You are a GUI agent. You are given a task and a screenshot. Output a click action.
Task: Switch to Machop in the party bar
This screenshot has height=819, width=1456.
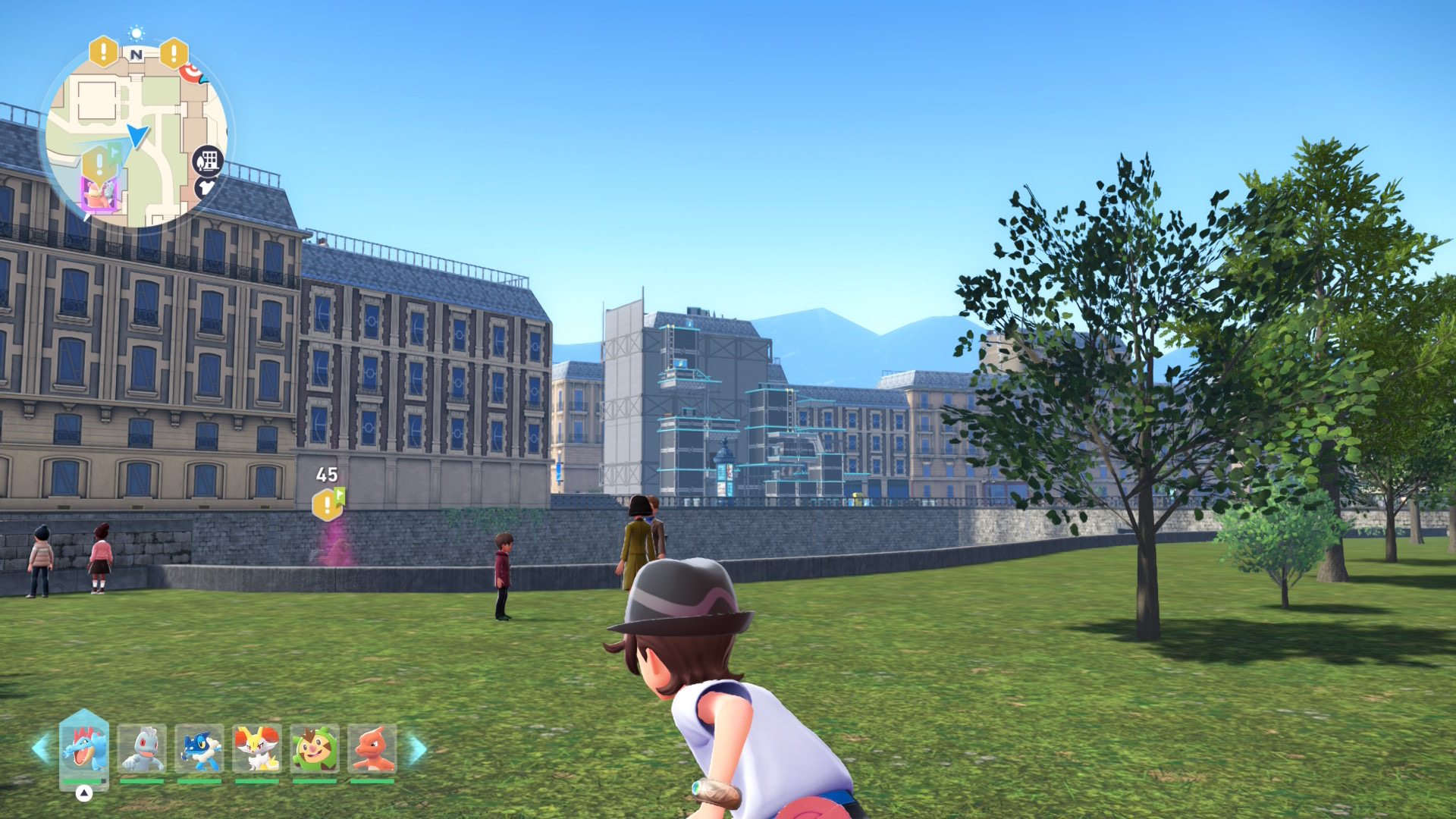coord(142,748)
